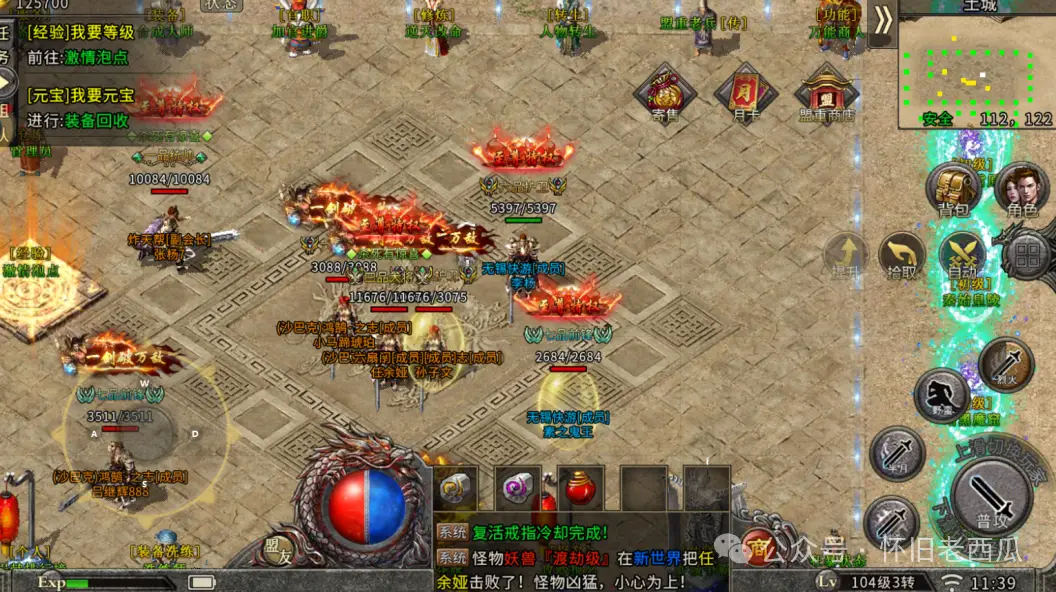Use the red potion in the hotbar
The width and height of the screenshot is (1056, 592).
tap(581, 490)
